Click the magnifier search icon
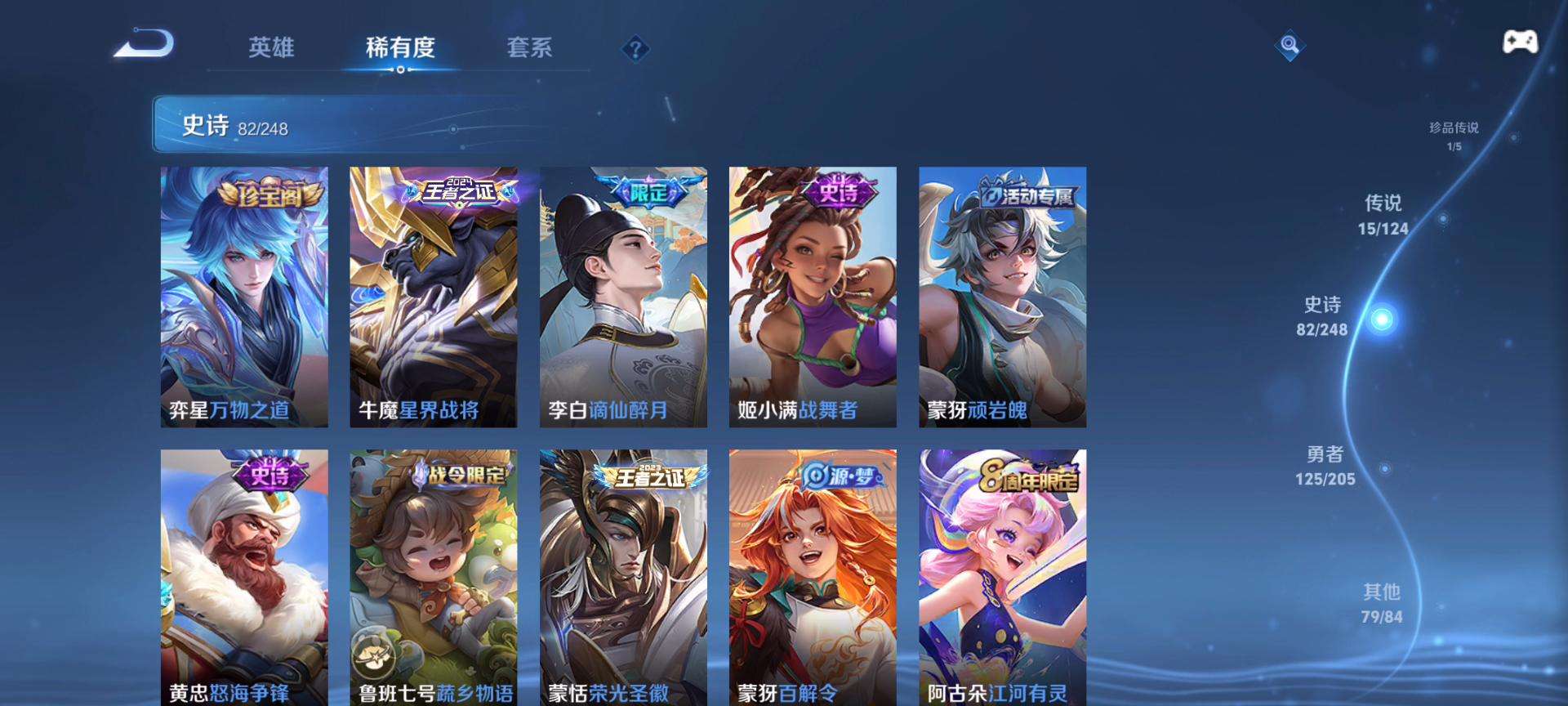The width and height of the screenshot is (1568, 706). coord(1290,45)
